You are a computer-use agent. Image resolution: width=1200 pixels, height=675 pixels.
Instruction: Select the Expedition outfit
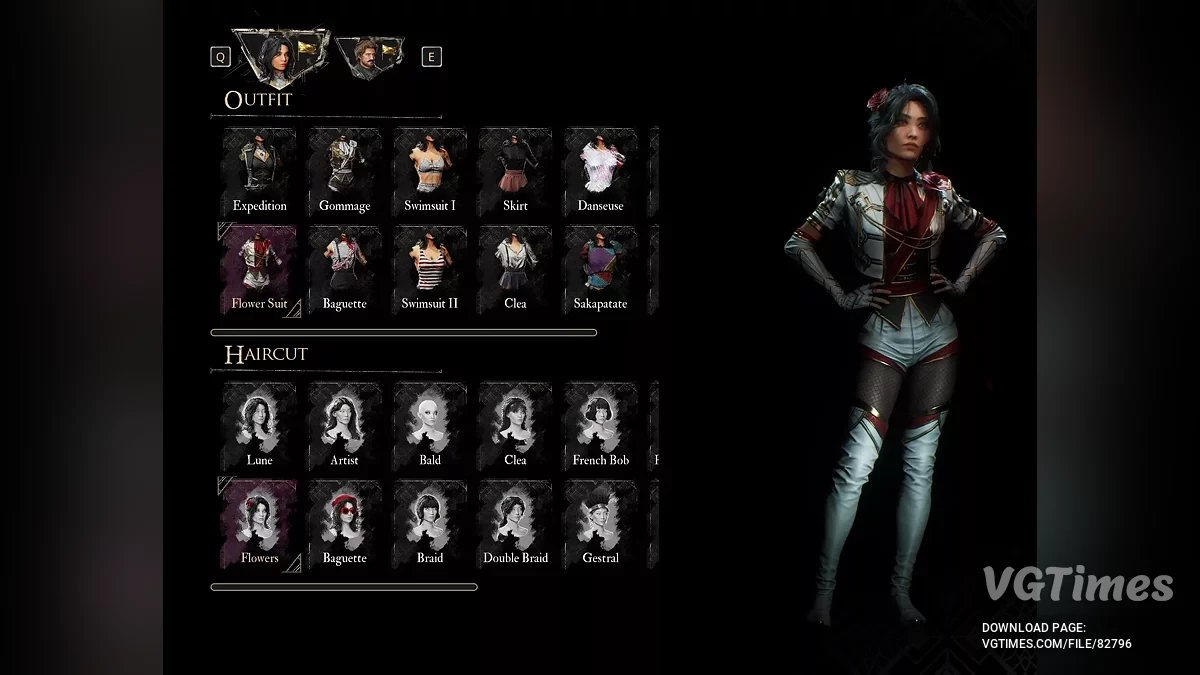point(259,170)
